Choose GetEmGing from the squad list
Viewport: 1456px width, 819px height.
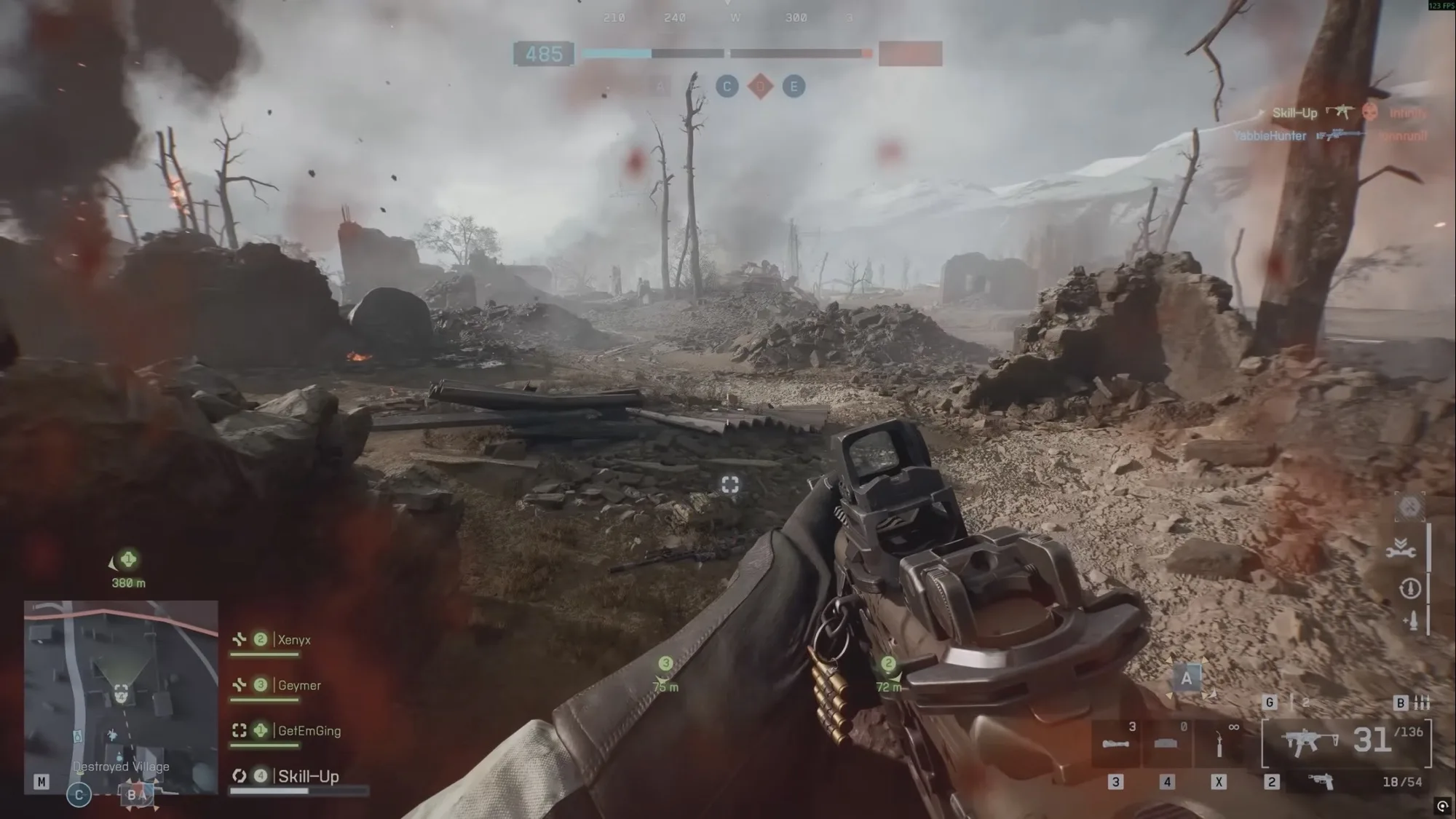pos(309,730)
